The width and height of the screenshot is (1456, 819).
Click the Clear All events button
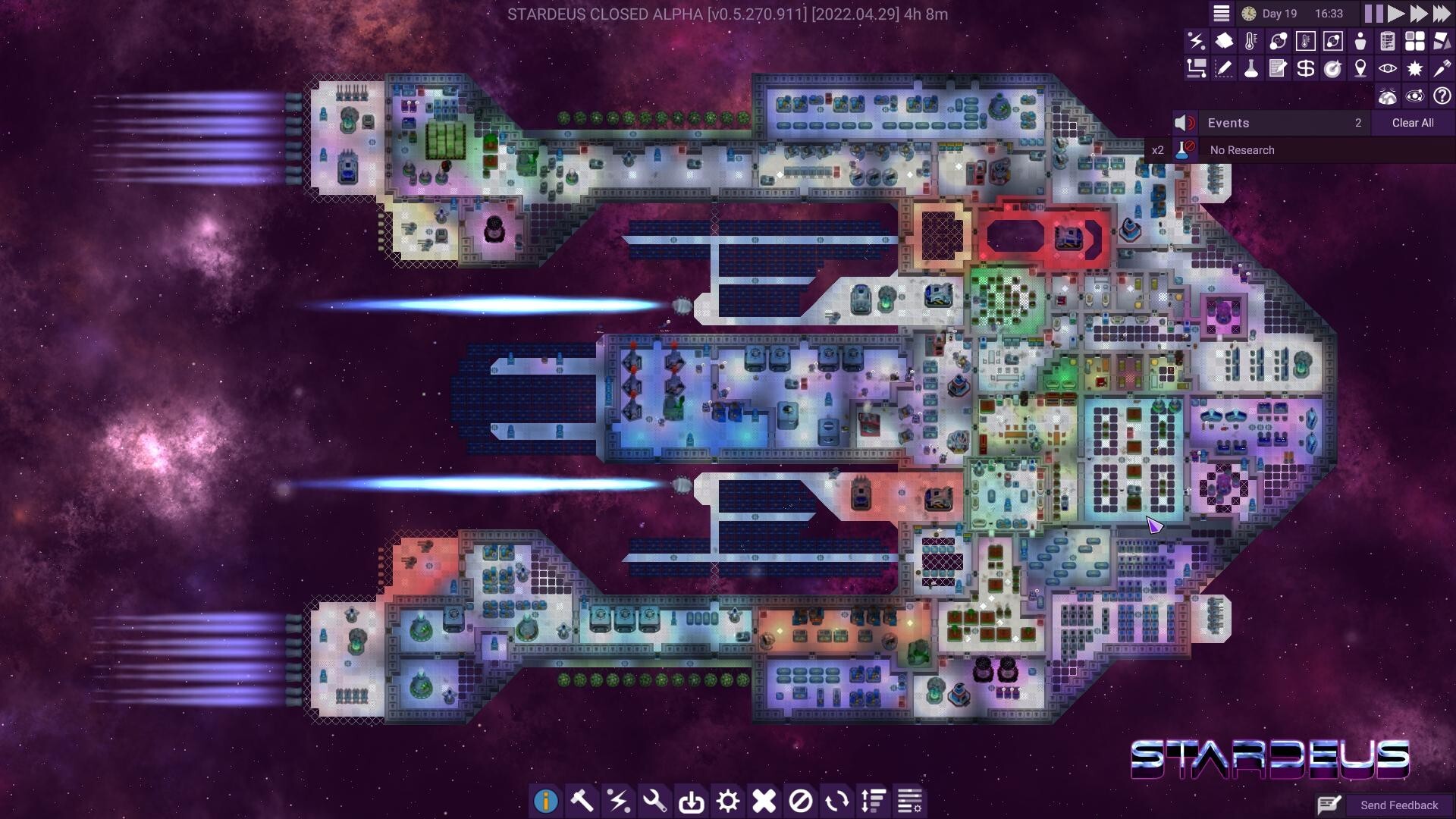click(1412, 122)
